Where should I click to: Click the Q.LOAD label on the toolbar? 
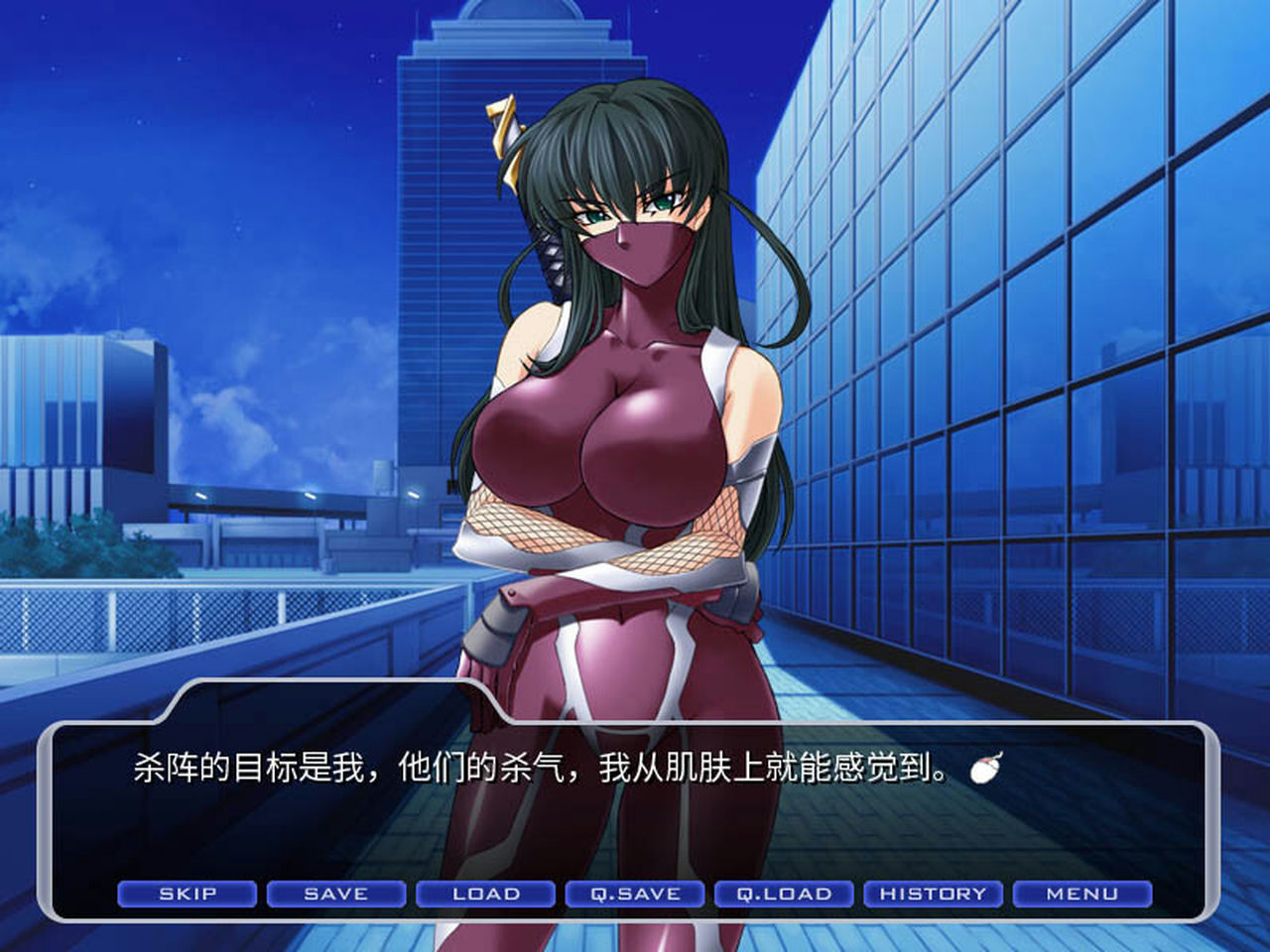(784, 893)
